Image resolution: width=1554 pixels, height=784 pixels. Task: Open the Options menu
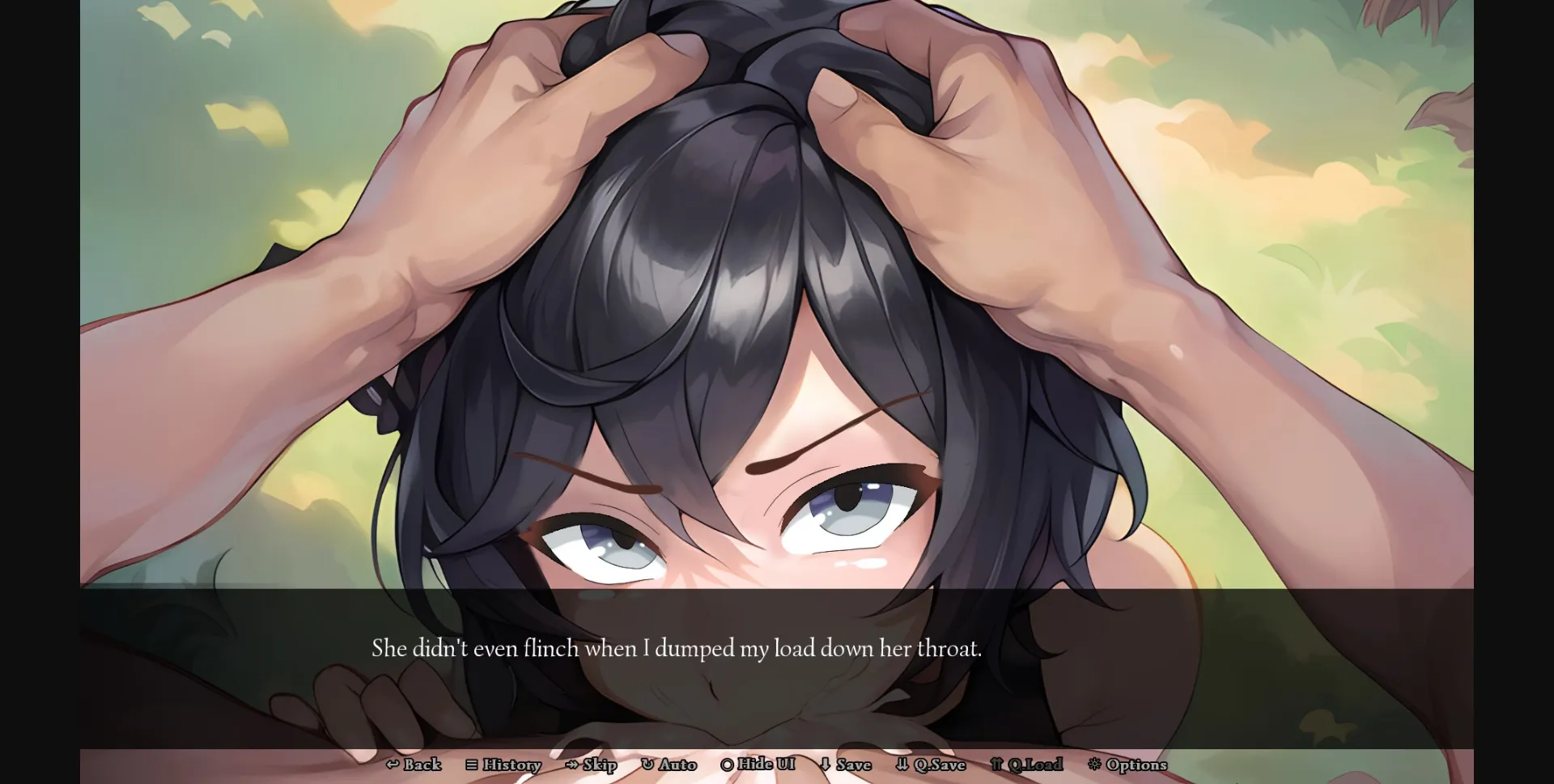coord(1127,765)
